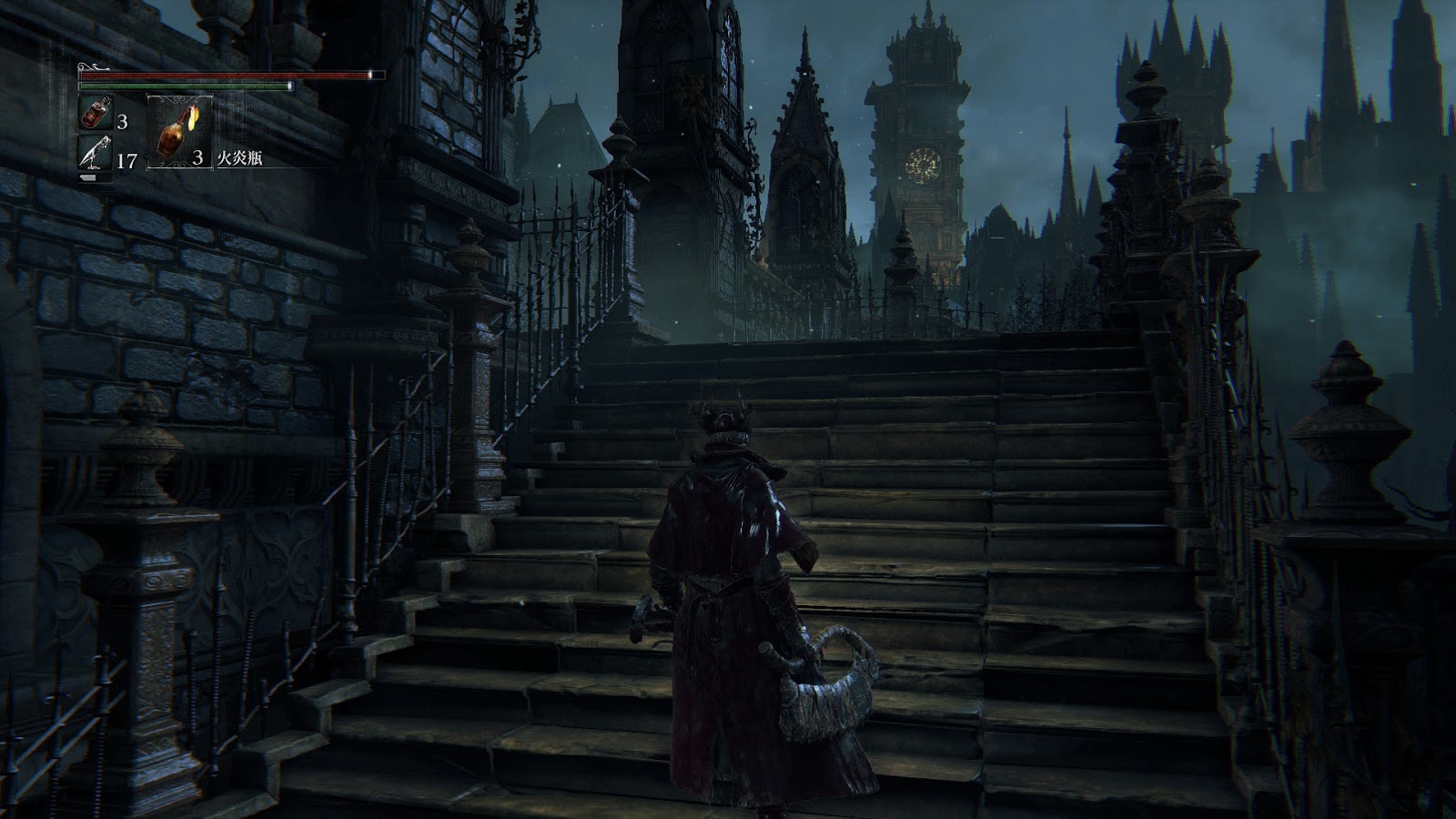
Task: Click the Blood Vial count showing 3
Action: [123, 122]
